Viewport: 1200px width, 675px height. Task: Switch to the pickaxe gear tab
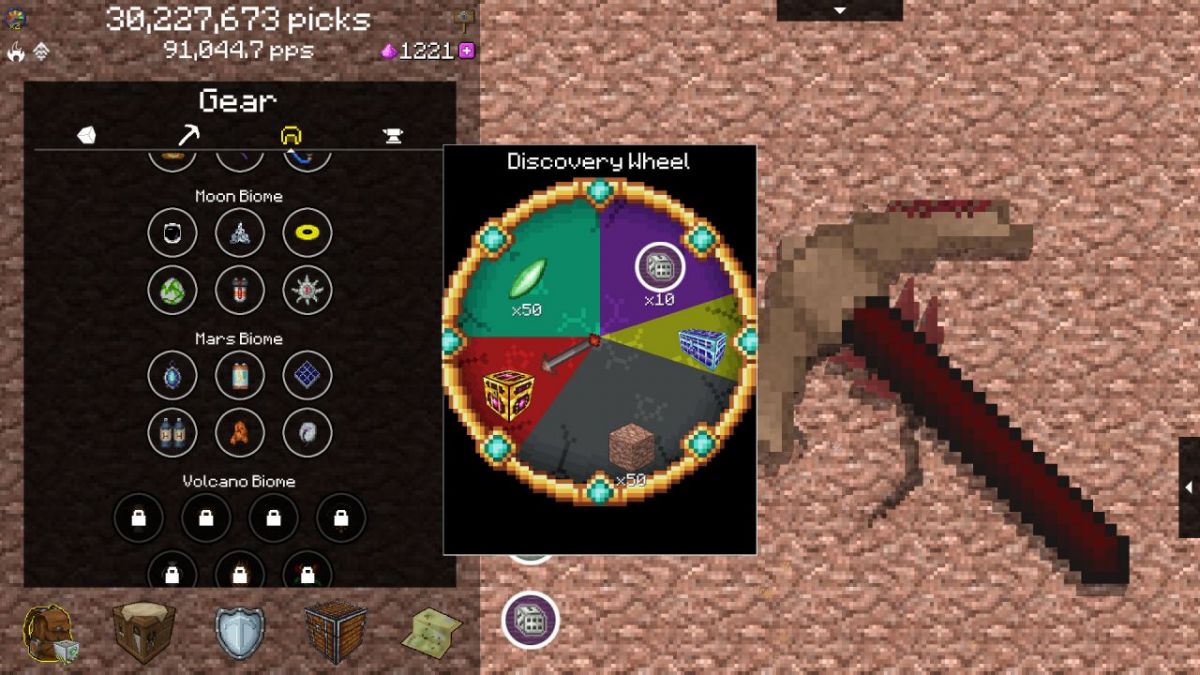pos(188,136)
